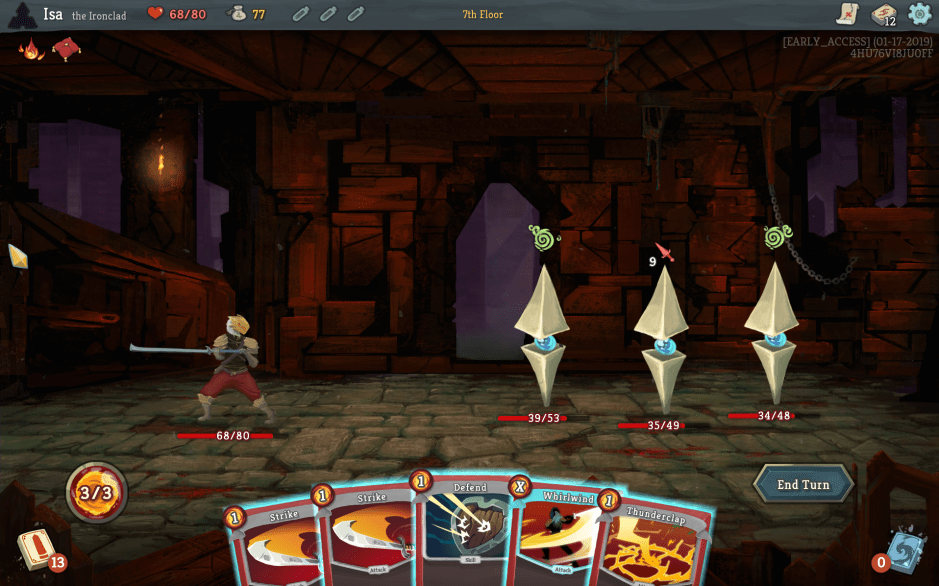
Task: Open the map scroll icon
Action: click(848, 14)
